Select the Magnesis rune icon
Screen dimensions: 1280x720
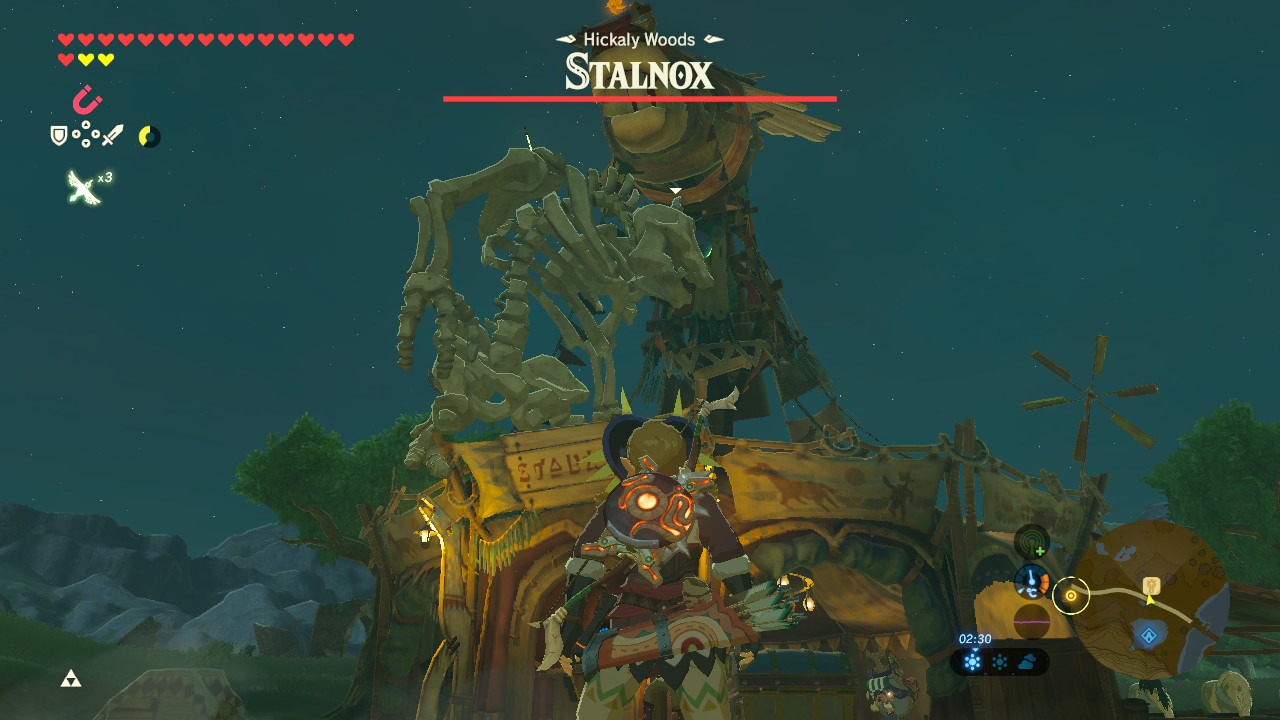[87, 99]
